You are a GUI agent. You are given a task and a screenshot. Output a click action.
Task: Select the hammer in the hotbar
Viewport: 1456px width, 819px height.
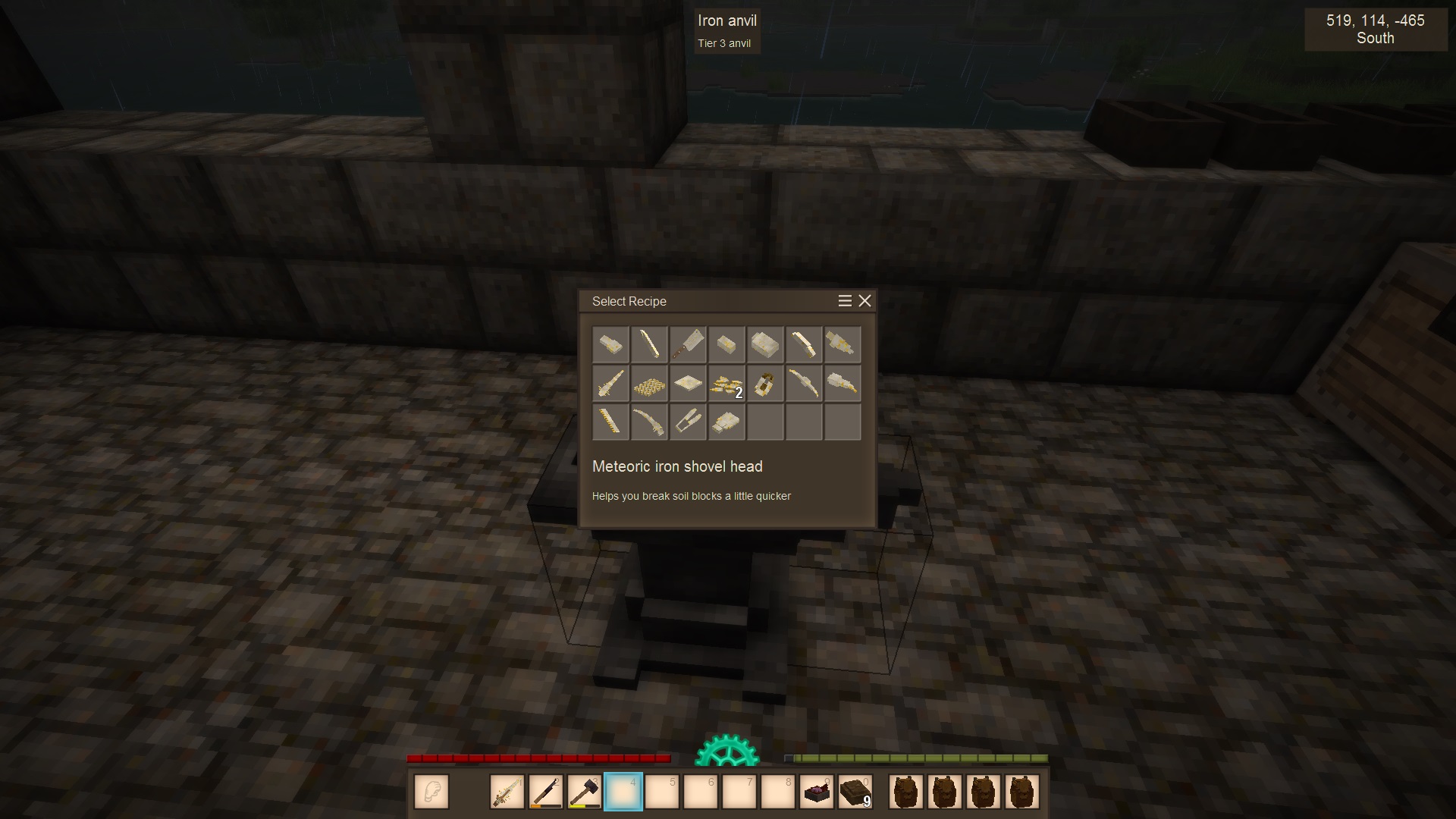584,792
